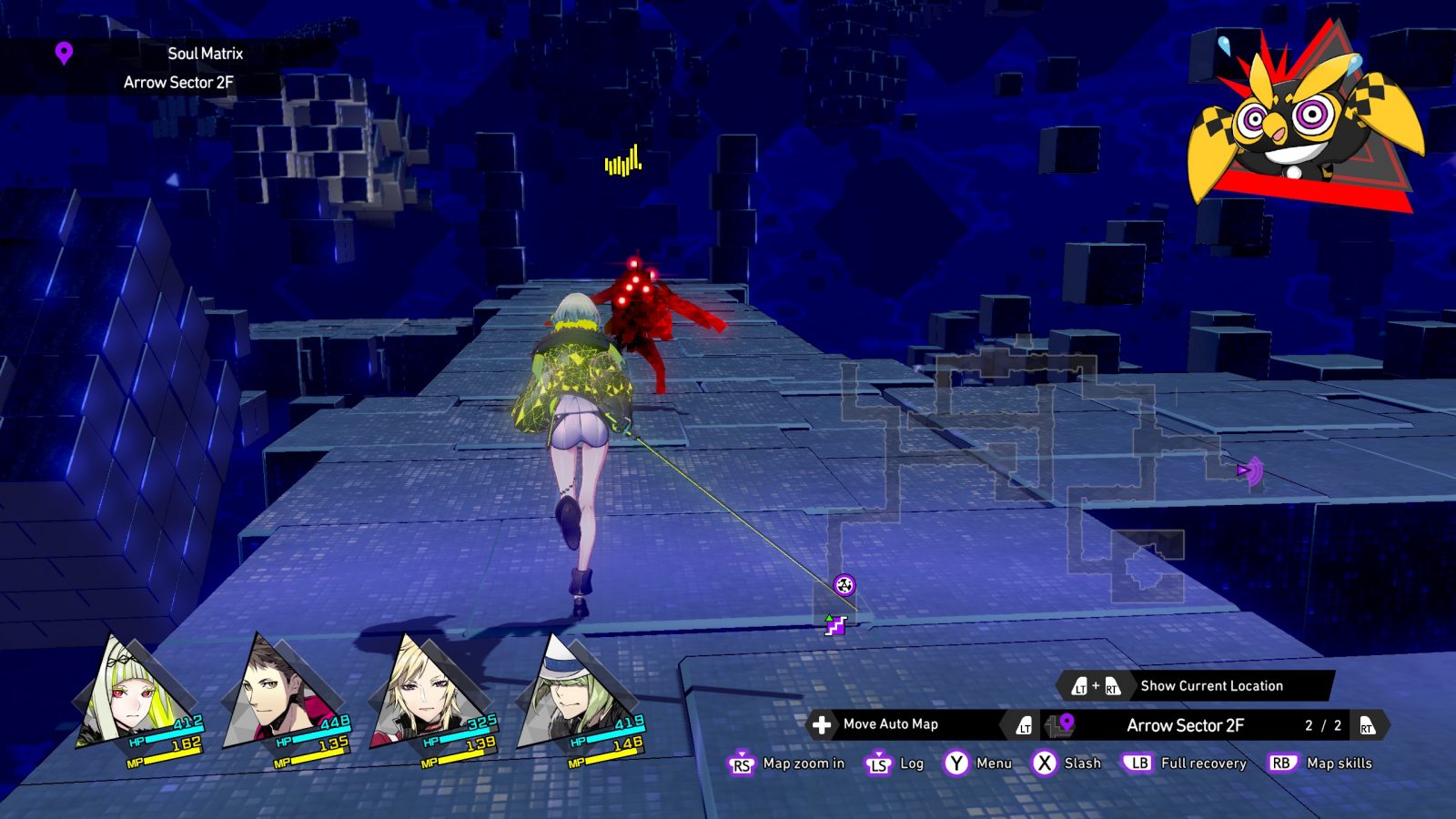1456x819 pixels.
Task: Activate Full recovery
Action: point(1202,763)
